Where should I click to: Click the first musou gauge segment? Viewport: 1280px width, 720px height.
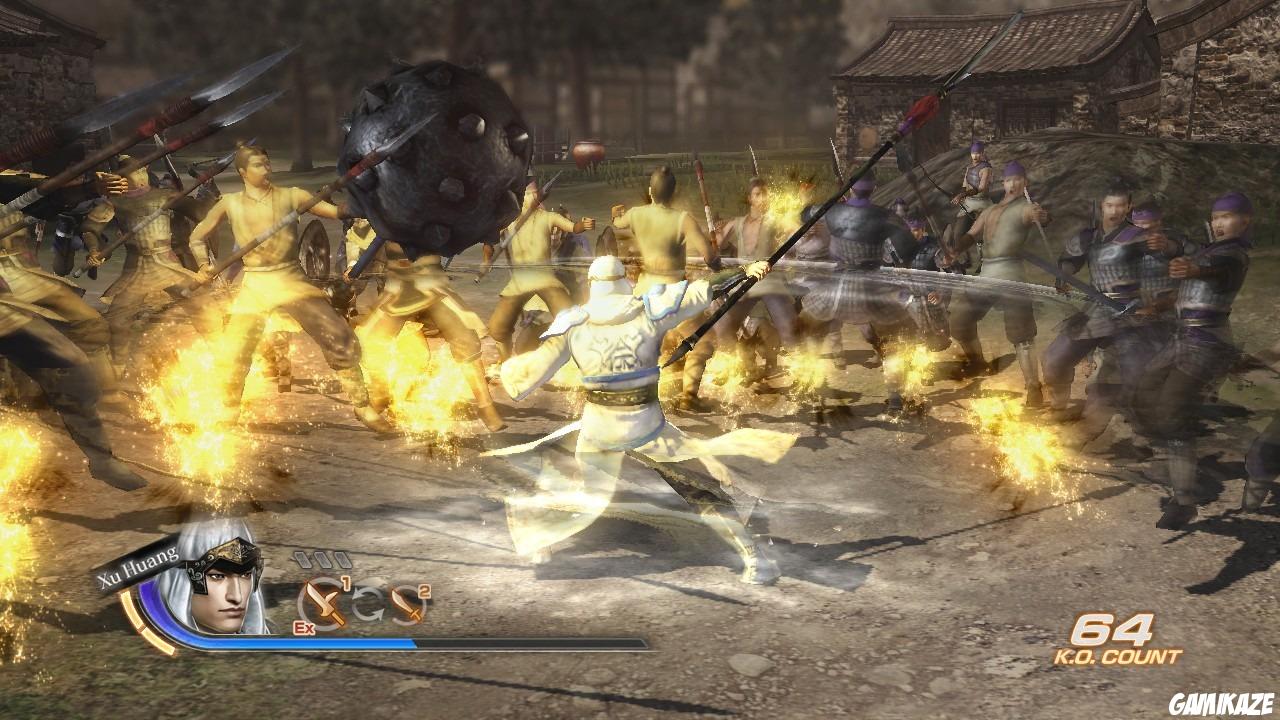[303, 558]
